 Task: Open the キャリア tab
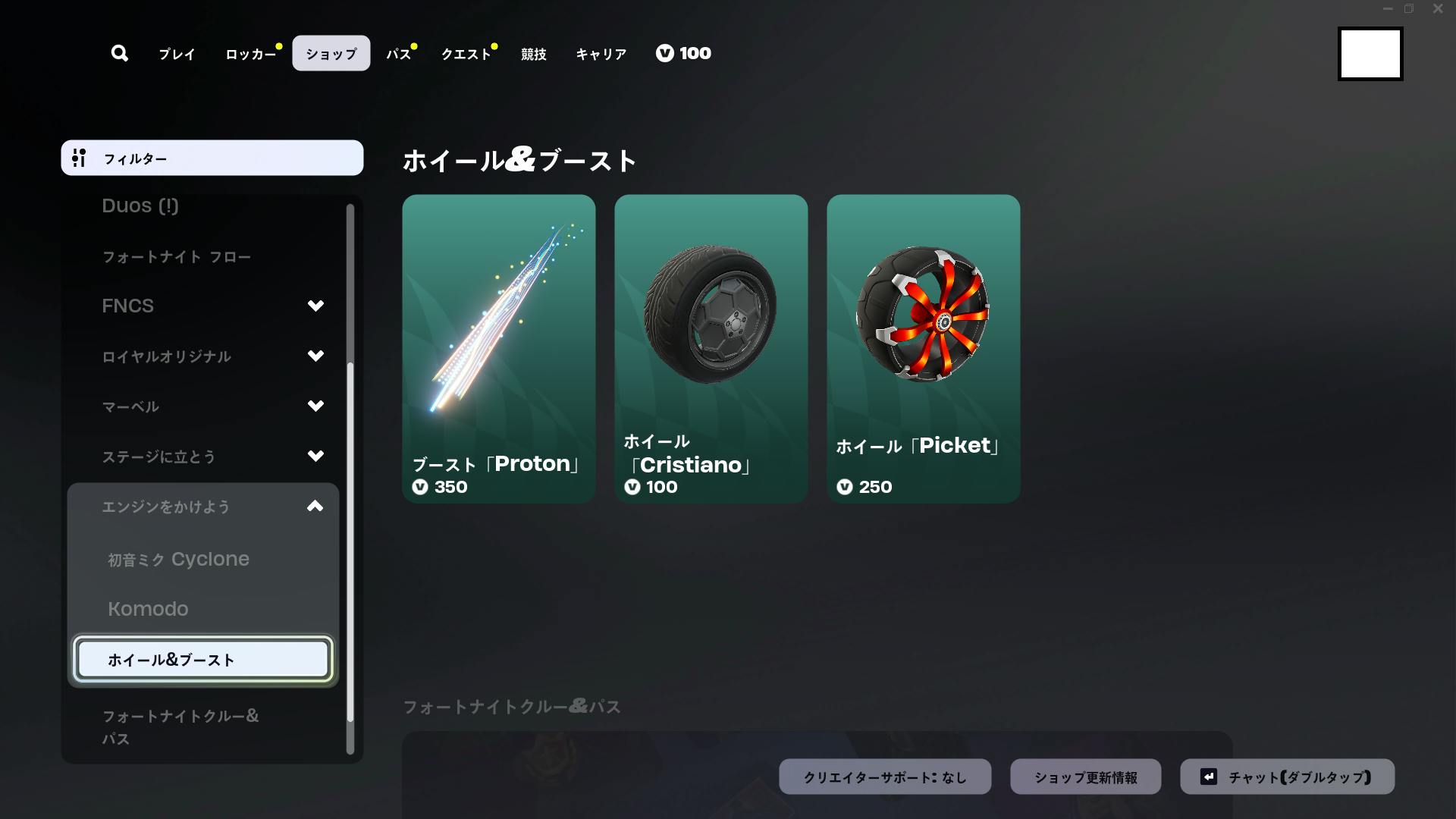point(601,53)
